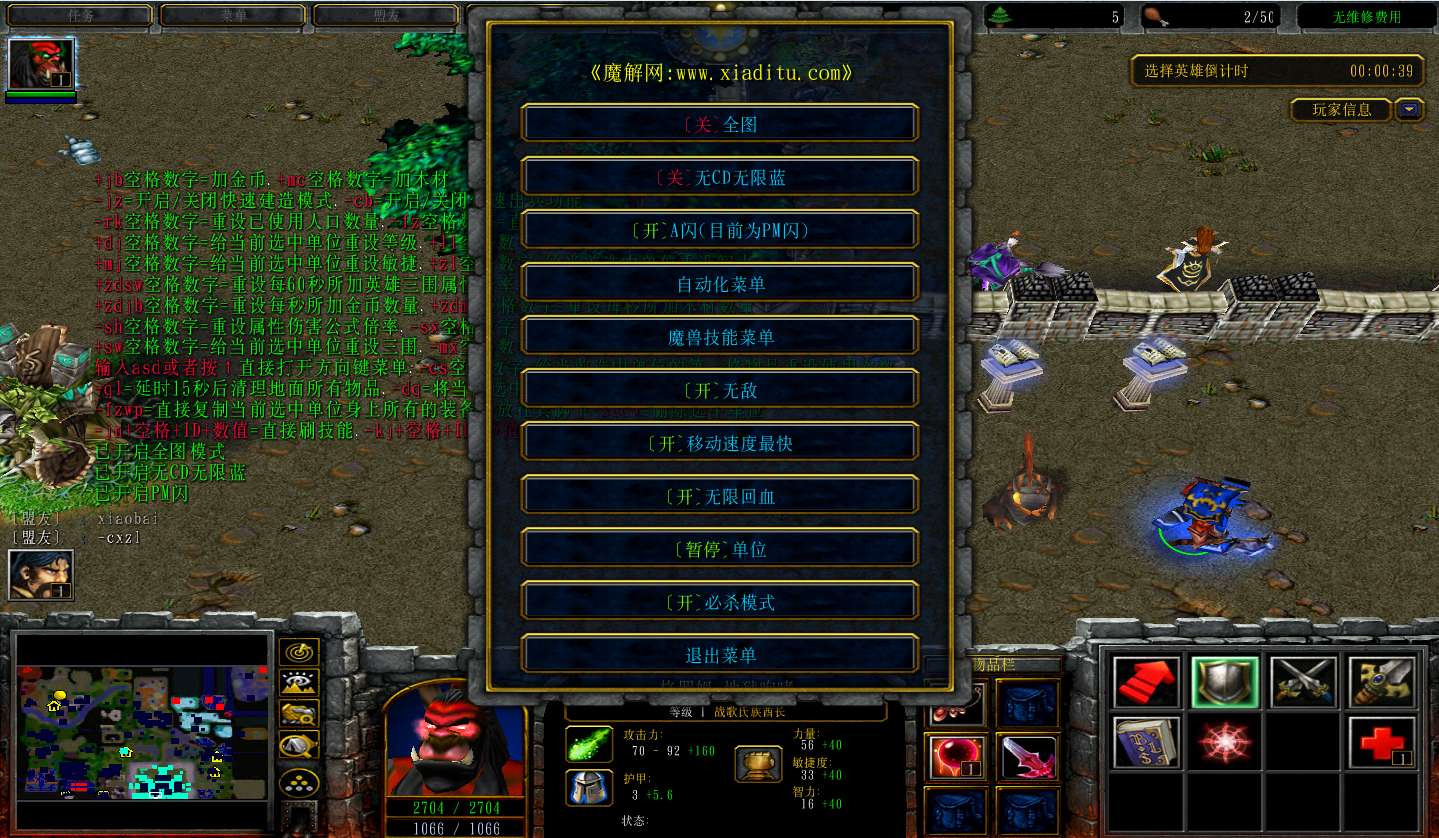Image resolution: width=1439 pixels, height=838 pixels.
Task: Select the red health cross inventory item
Action: 1379,742
